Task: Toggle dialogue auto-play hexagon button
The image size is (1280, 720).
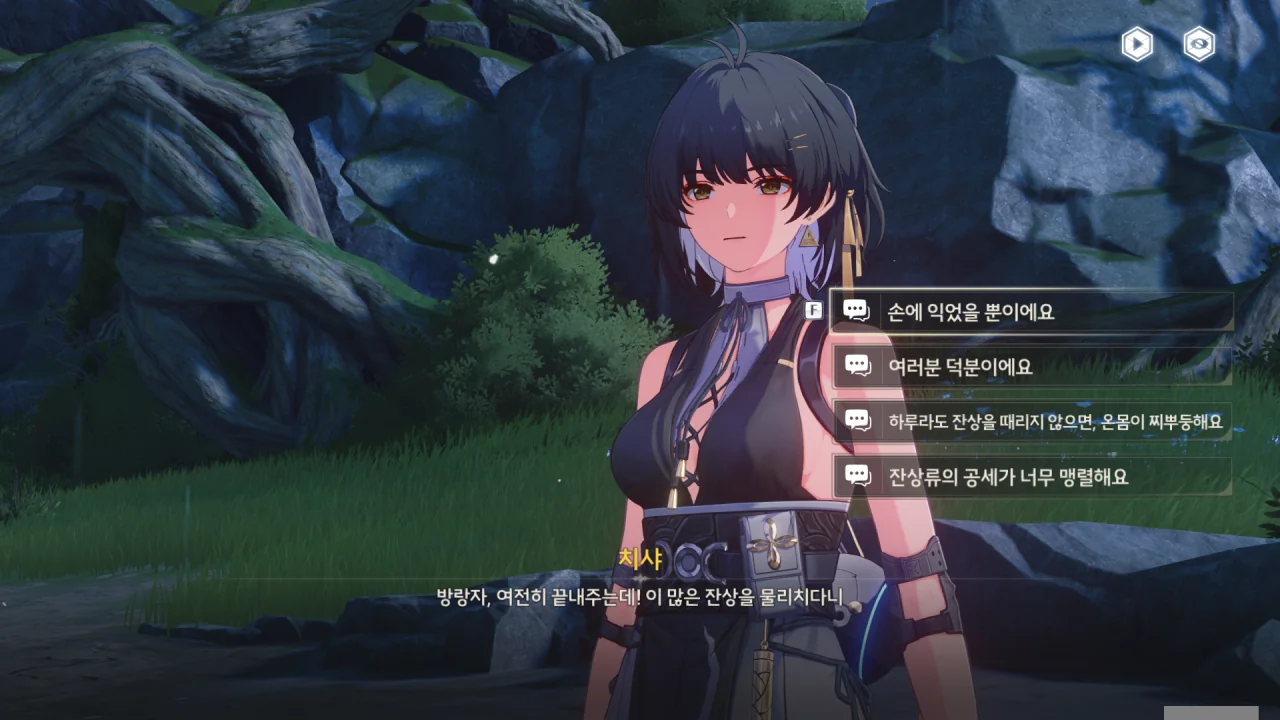Action: (x=1137, y=44)
